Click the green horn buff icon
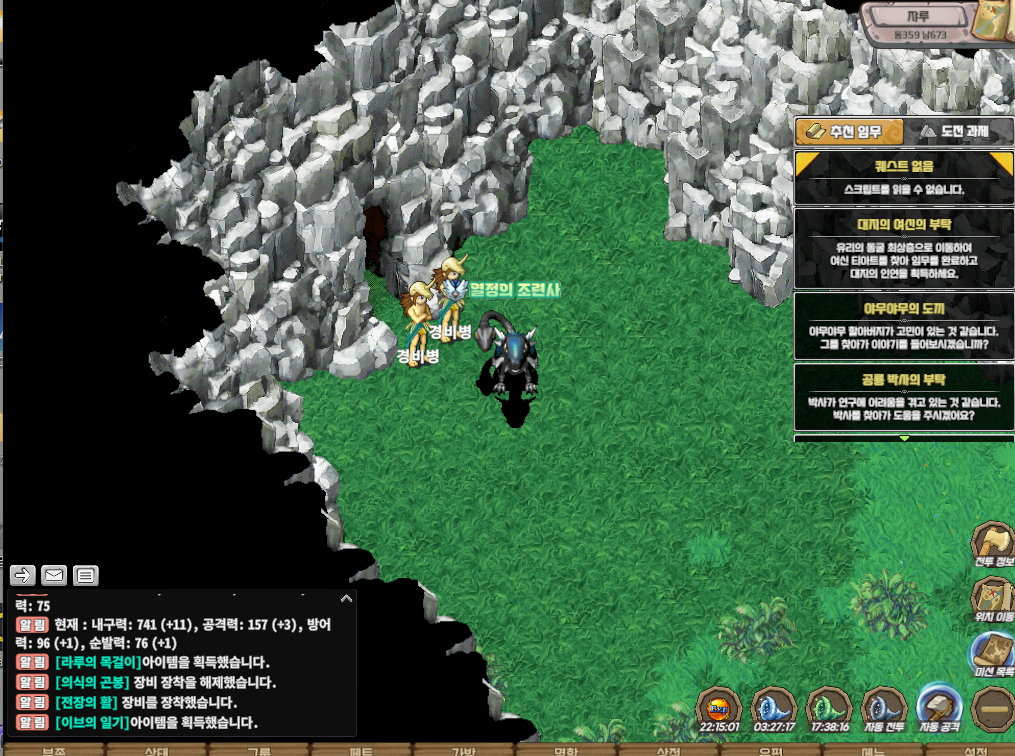 point(829,708)
